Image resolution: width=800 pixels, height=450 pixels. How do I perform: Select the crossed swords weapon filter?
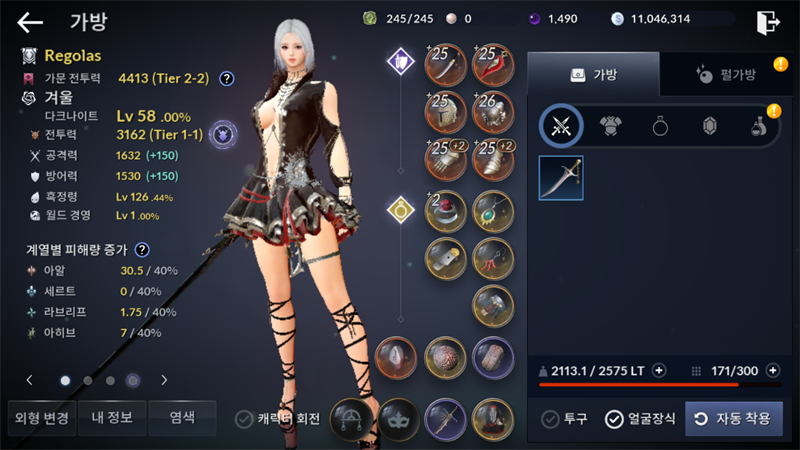tap(562, 126)
